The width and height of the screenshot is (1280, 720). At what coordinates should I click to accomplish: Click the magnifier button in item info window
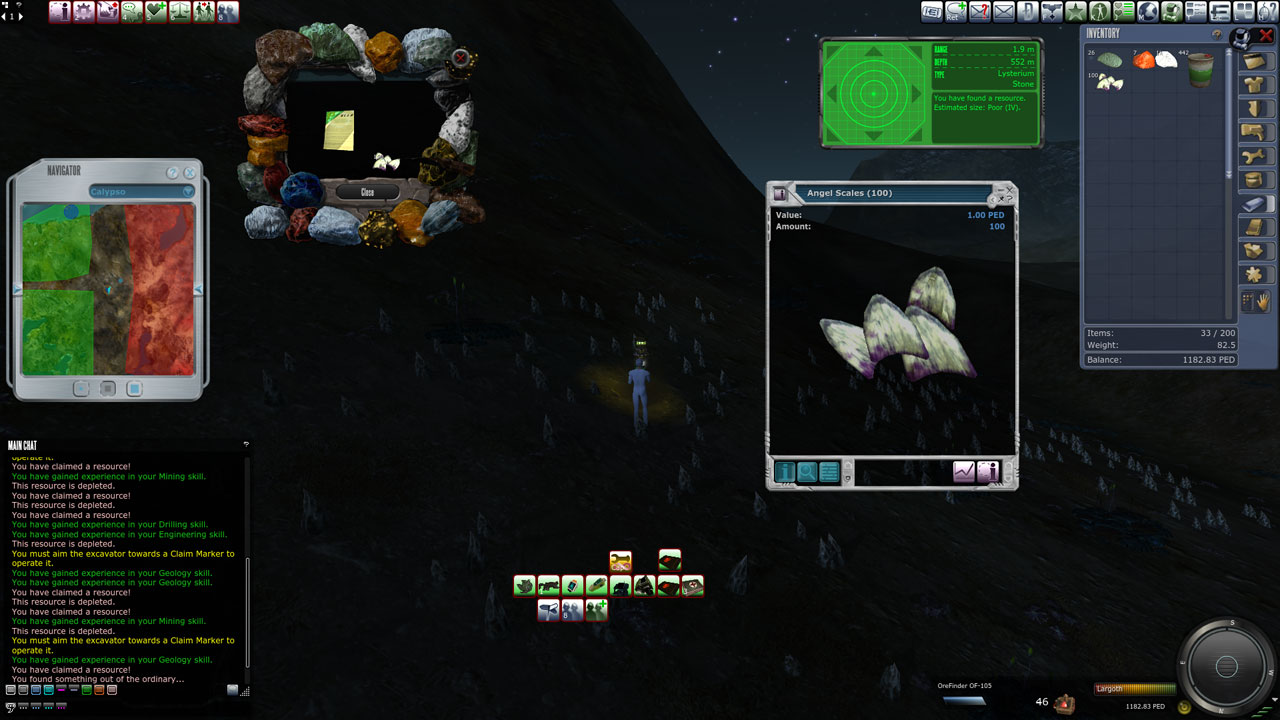[x=807, y=472]
